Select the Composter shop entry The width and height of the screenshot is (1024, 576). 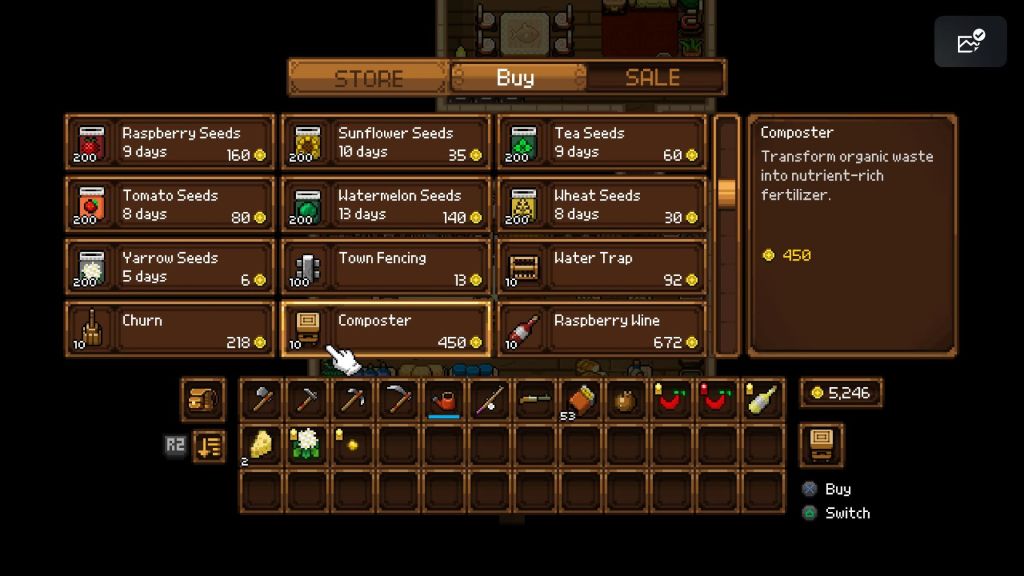(386, 330)
